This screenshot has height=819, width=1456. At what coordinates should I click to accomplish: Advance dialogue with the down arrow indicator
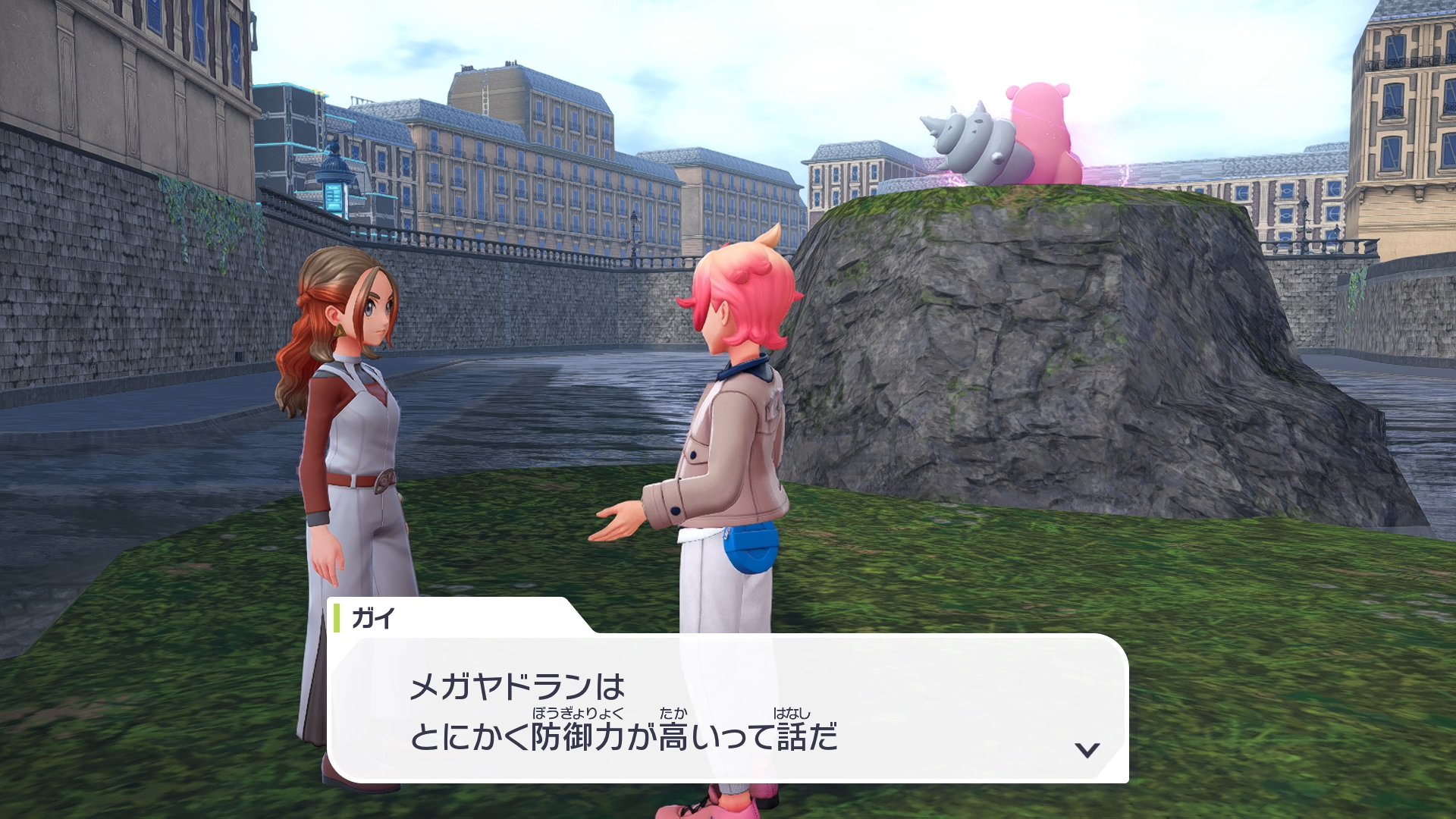[x=1087, y=750]
